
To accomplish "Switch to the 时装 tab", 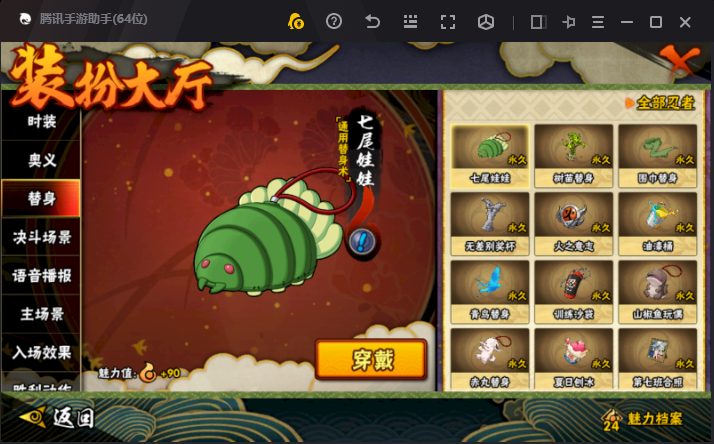I will (41, 121).
